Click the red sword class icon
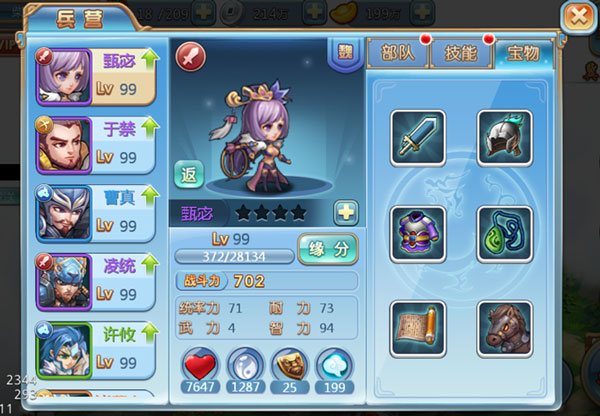The height and width of the screenshot is (416, 600). pos(190,57)
